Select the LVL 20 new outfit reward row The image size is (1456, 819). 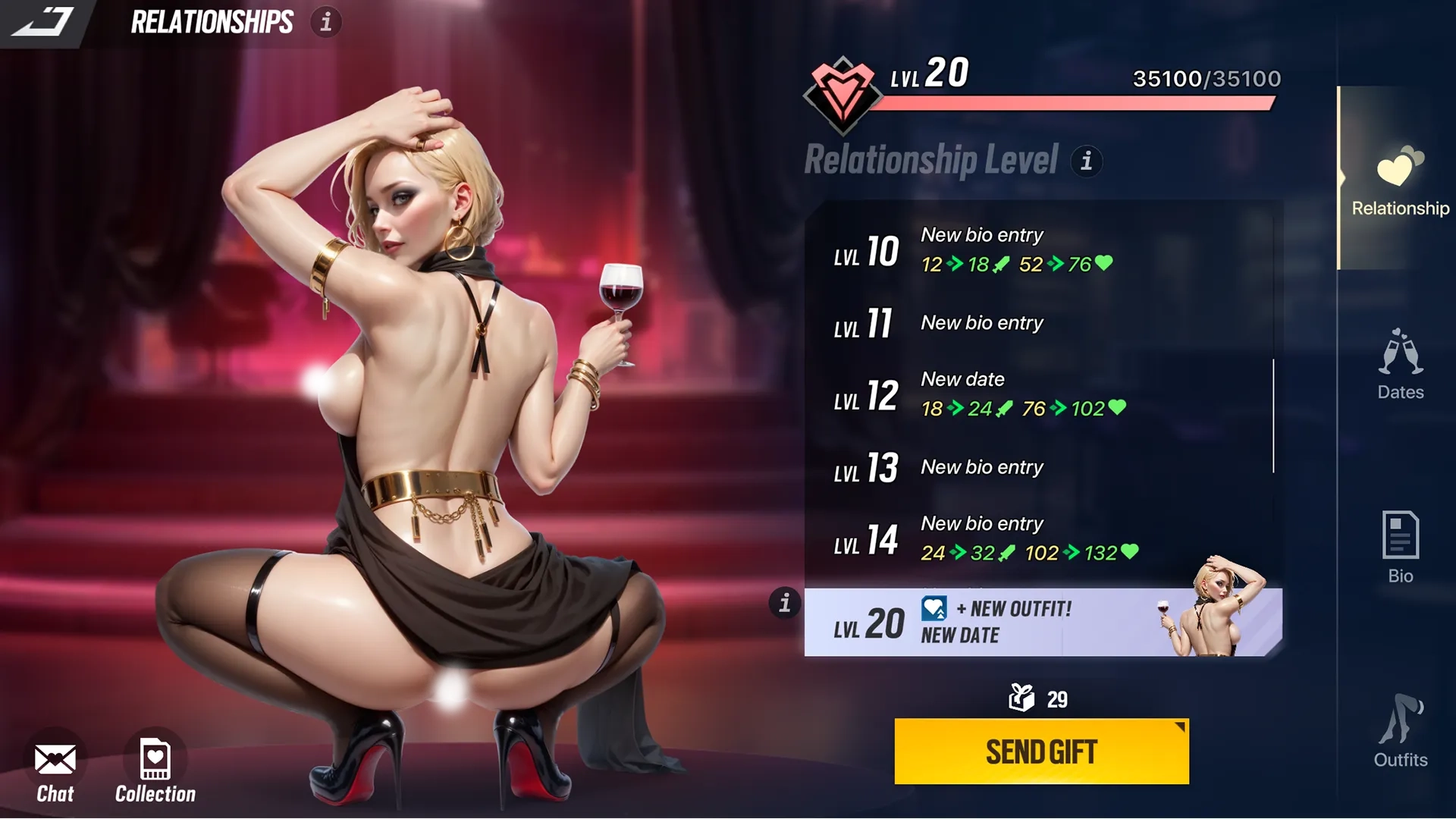pos(1043,623)
